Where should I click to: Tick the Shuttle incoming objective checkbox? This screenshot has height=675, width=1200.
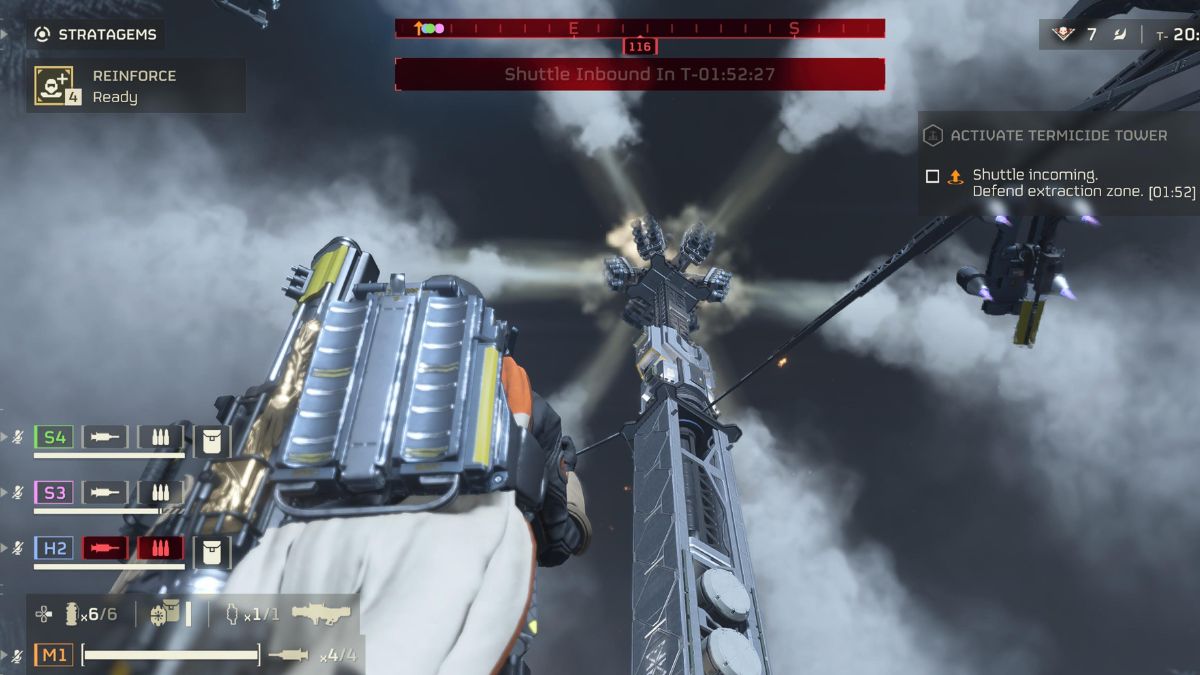[x=932, y=176]
